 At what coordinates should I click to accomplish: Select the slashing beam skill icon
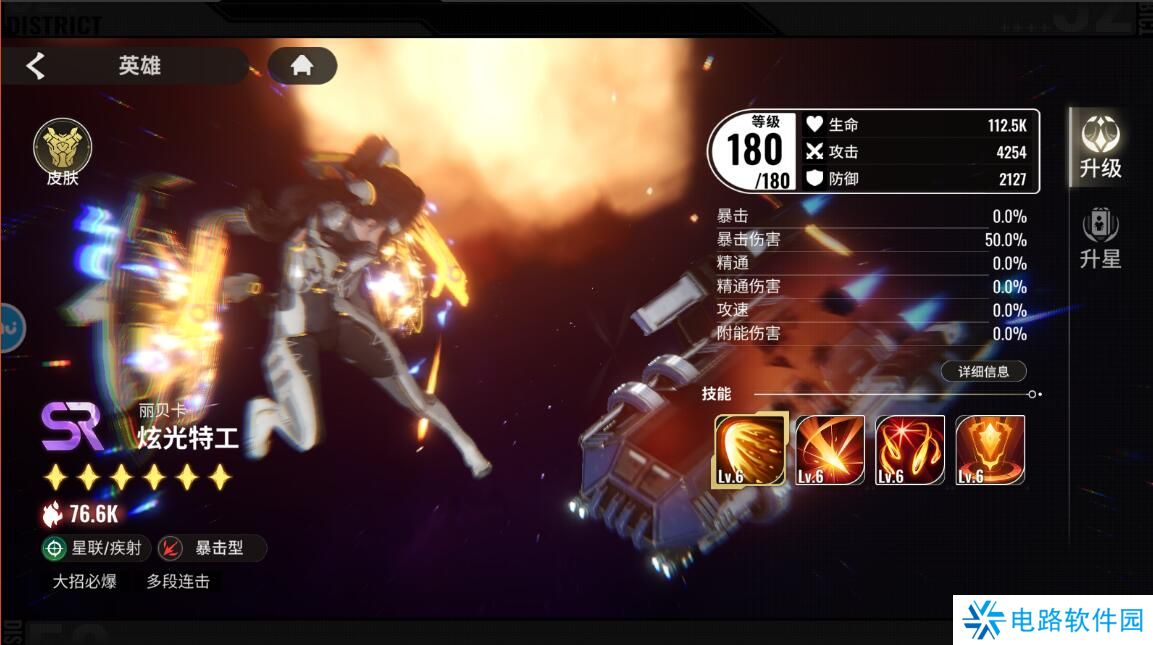830,450
